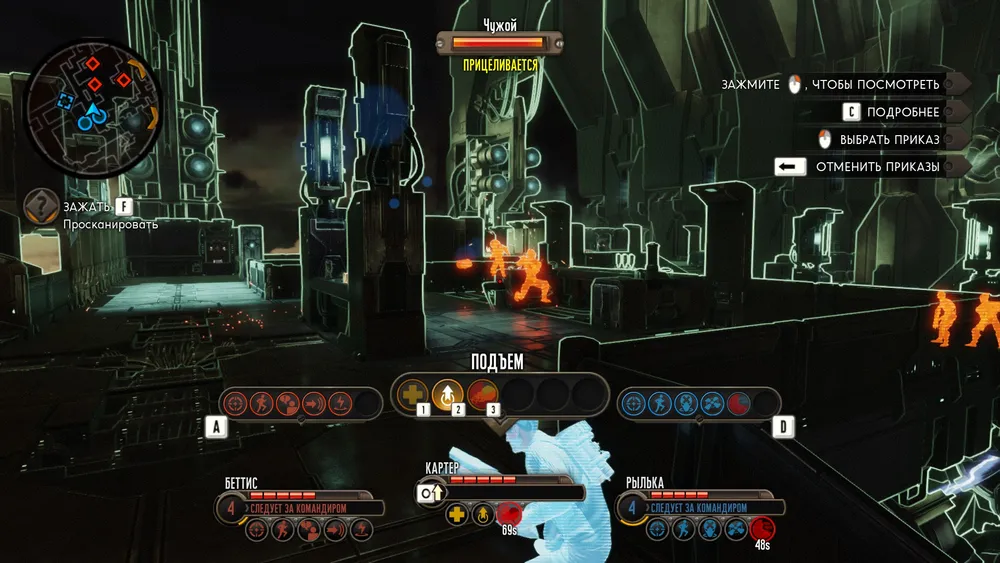Use the red squadmate's lightning bolt ability
This screenshot has width=1000, height=563.
tap(341, 404)
